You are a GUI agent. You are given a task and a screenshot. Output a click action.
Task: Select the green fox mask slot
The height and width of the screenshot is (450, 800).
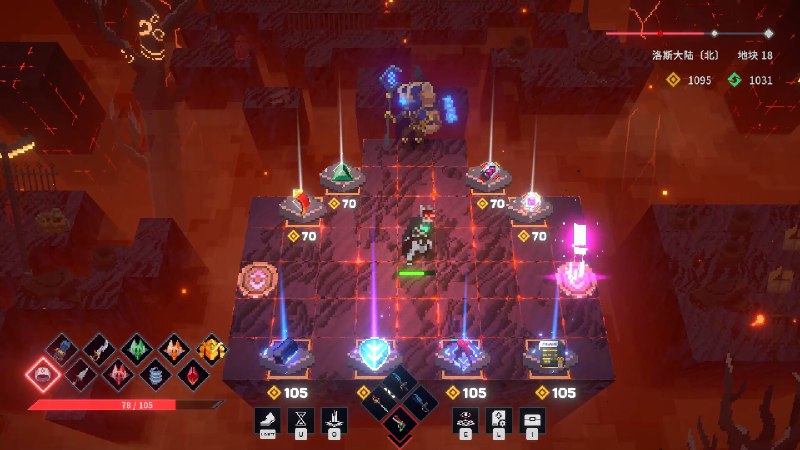pos(136,348)
